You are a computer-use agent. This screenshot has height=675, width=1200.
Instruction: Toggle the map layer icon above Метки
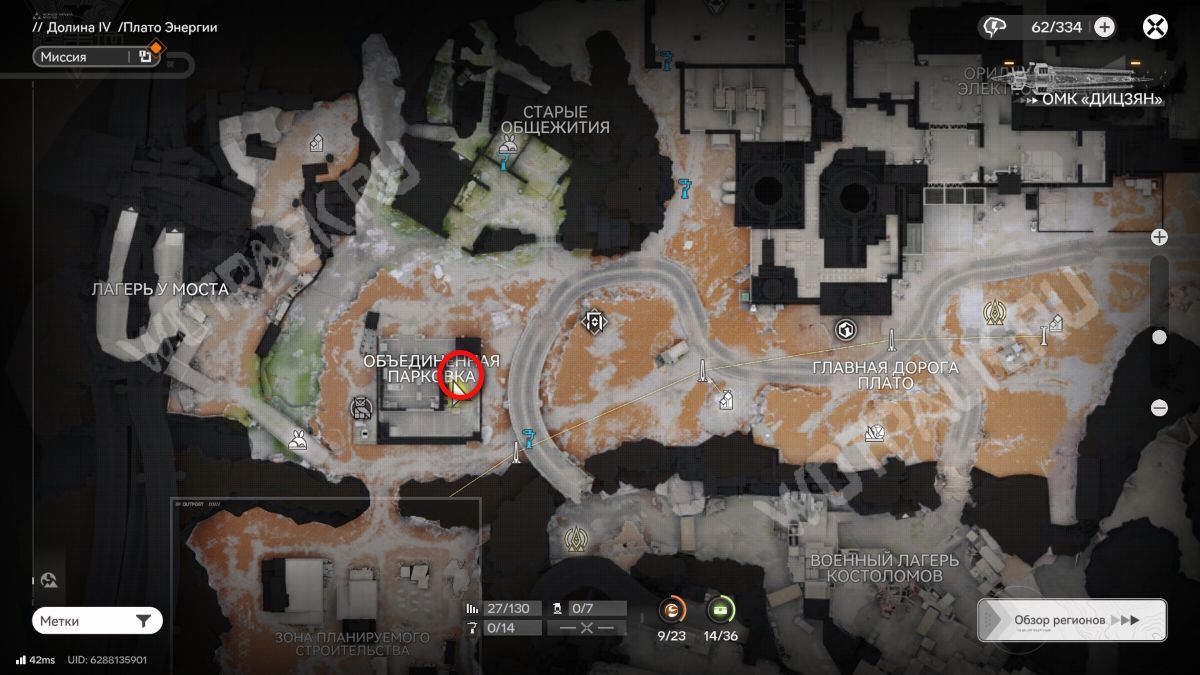coord(50,580)
